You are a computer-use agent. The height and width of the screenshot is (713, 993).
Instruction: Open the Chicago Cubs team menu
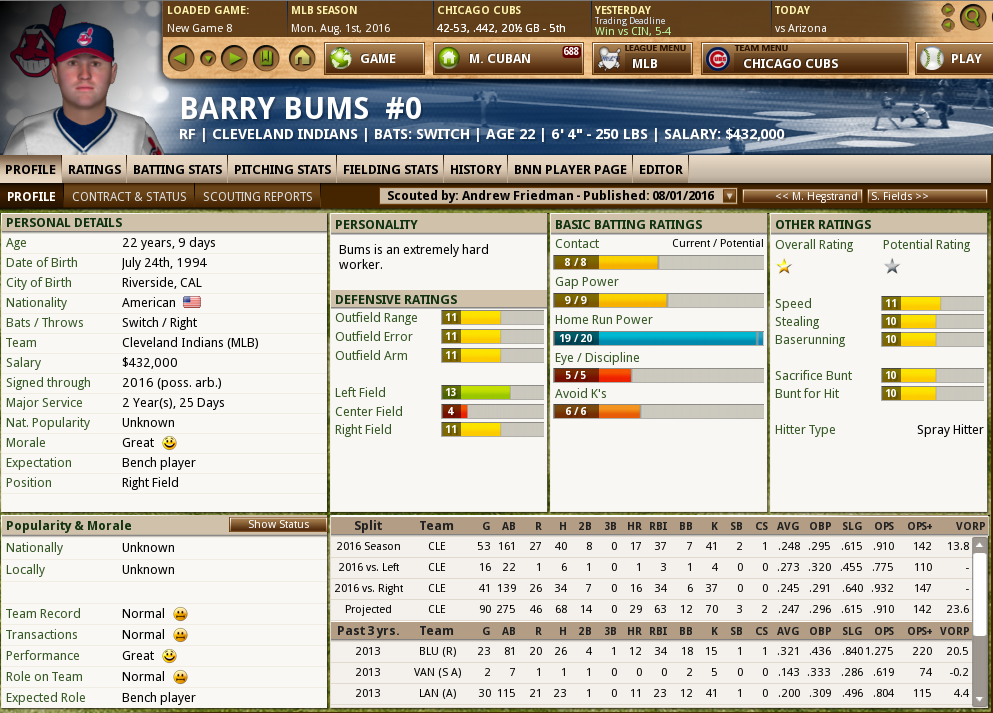(805, 59)
